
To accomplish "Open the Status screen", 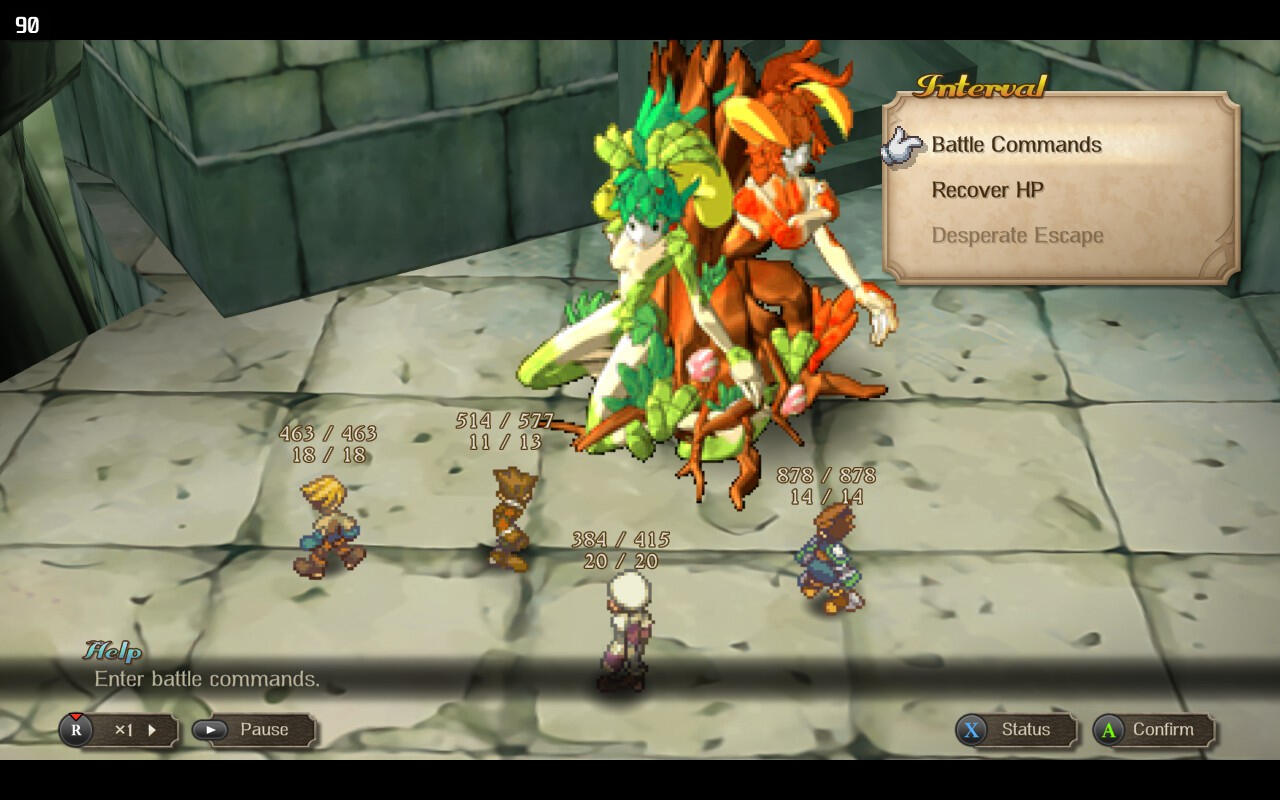I will [x=1016, y=730].
